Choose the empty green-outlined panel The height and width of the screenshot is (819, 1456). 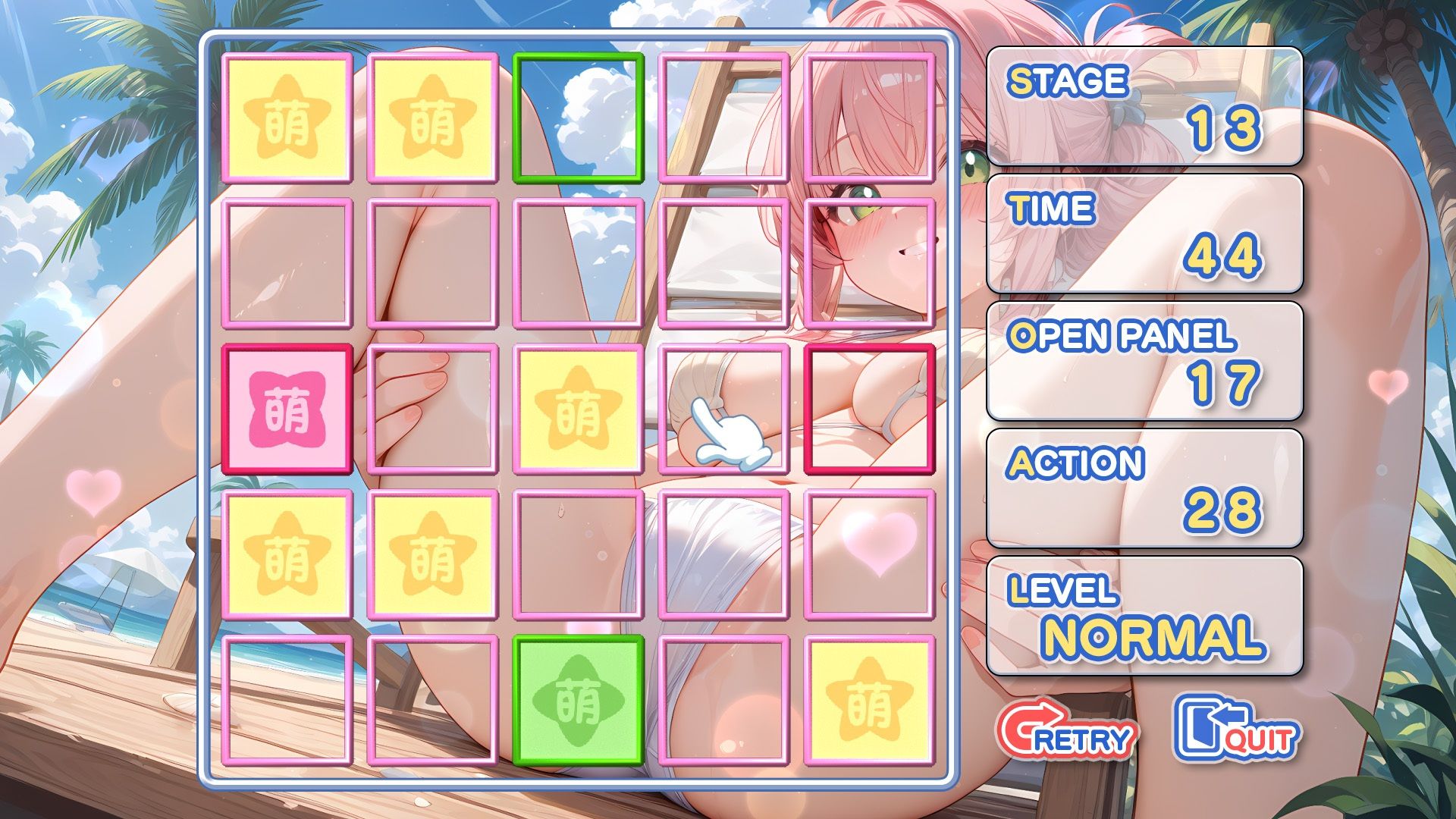(x=578, y=118)
